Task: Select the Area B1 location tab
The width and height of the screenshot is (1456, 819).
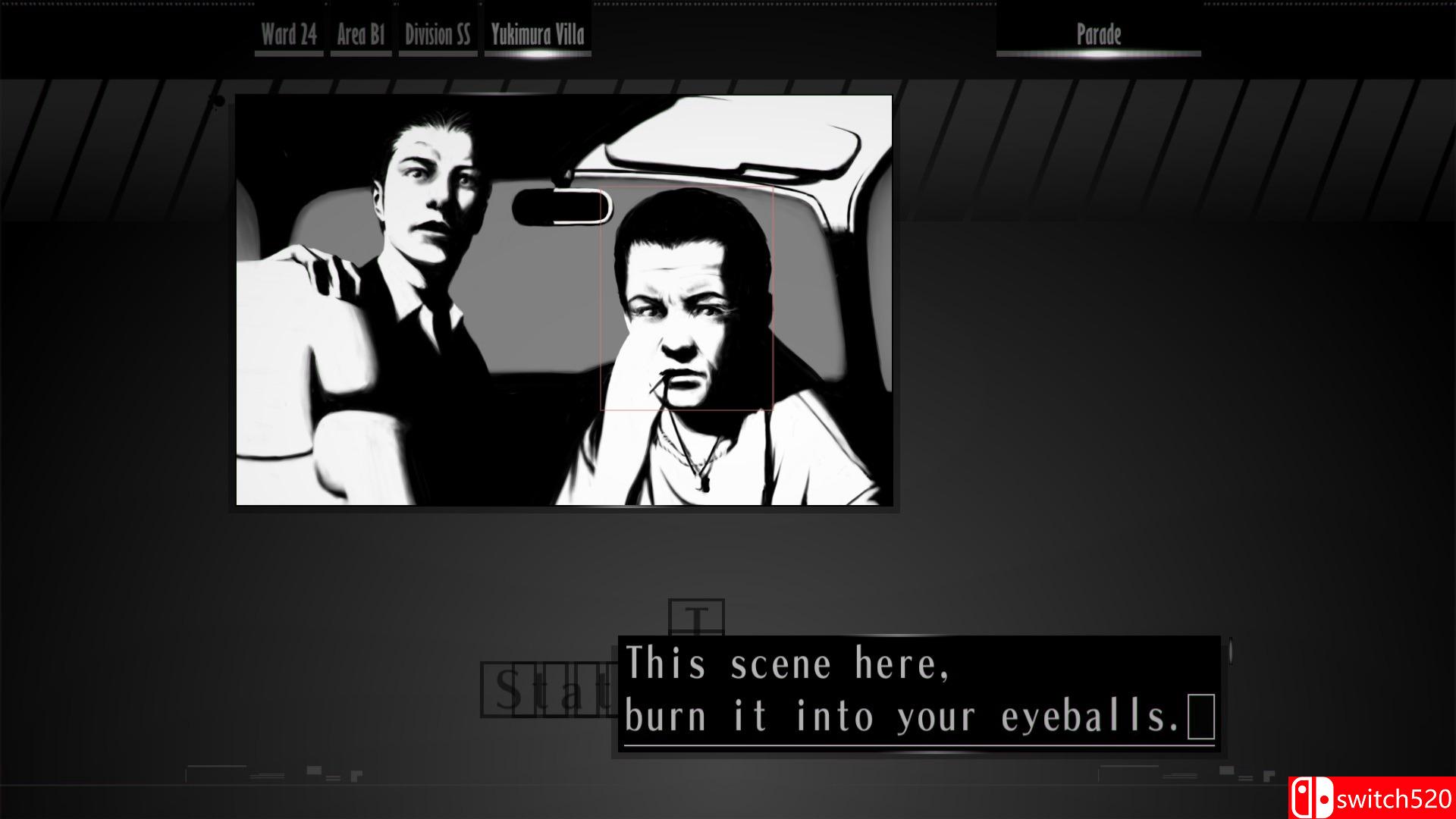Action: click(x=361, y=33)
